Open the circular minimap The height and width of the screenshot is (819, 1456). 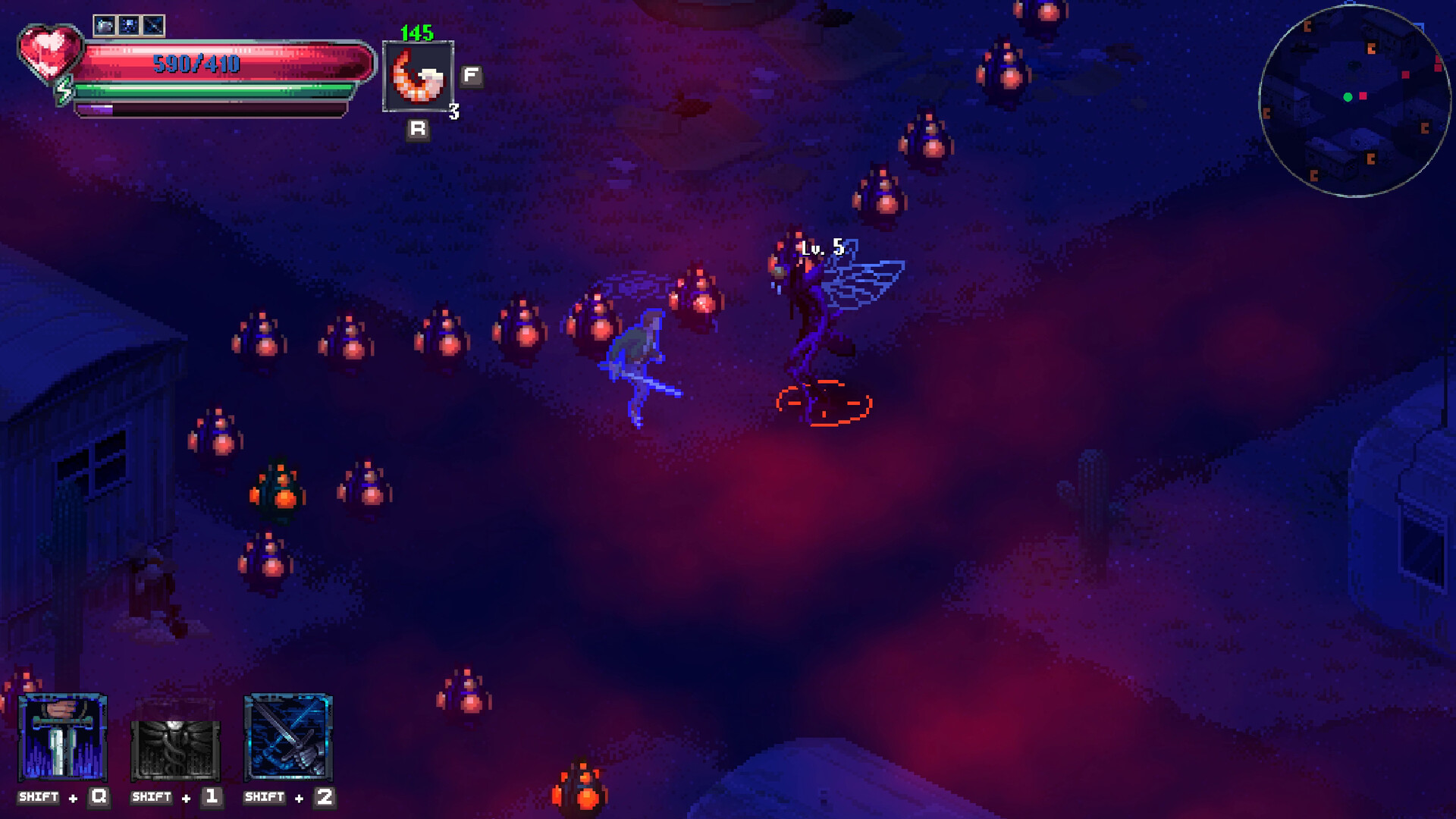tap(1354, 102)
